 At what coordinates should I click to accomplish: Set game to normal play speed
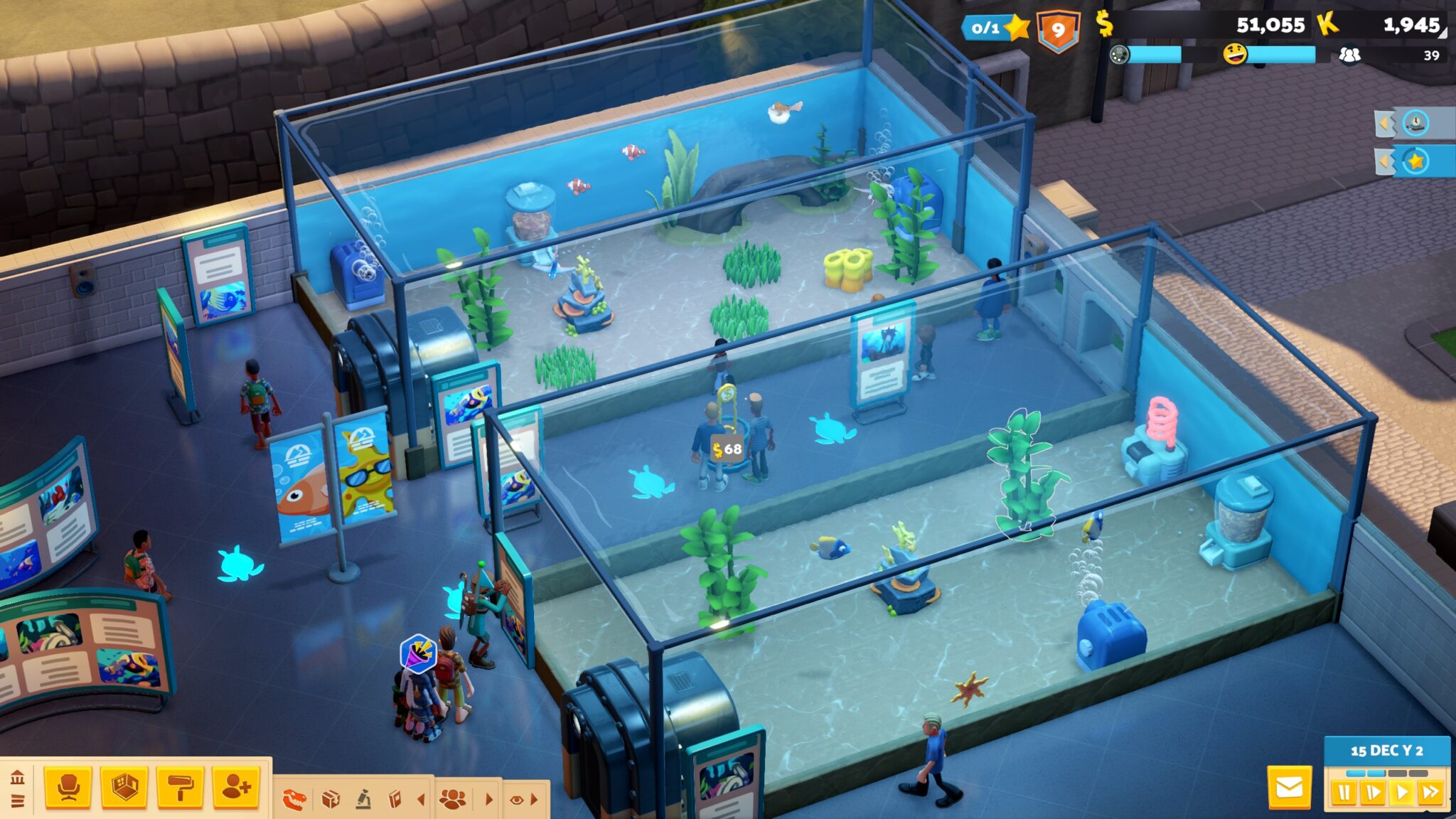click(x=1401, y=792)
